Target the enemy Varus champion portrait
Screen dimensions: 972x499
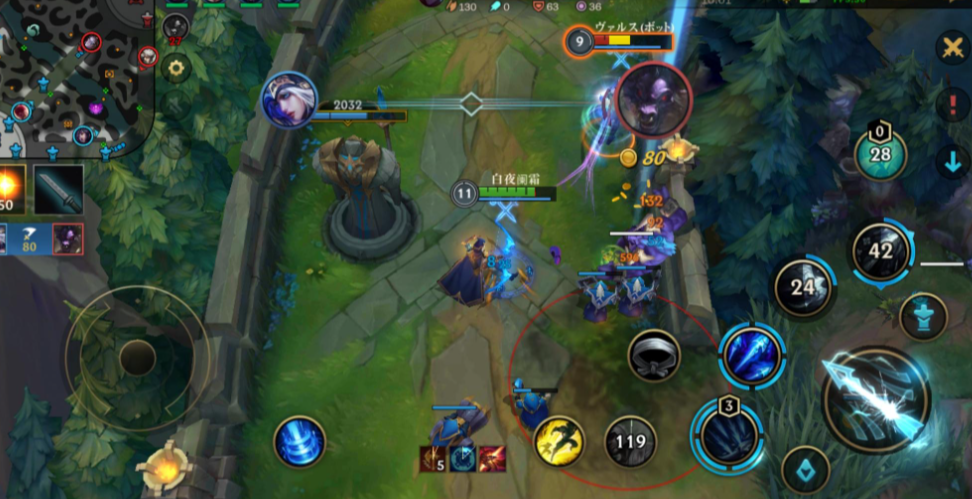coord(654,99)
